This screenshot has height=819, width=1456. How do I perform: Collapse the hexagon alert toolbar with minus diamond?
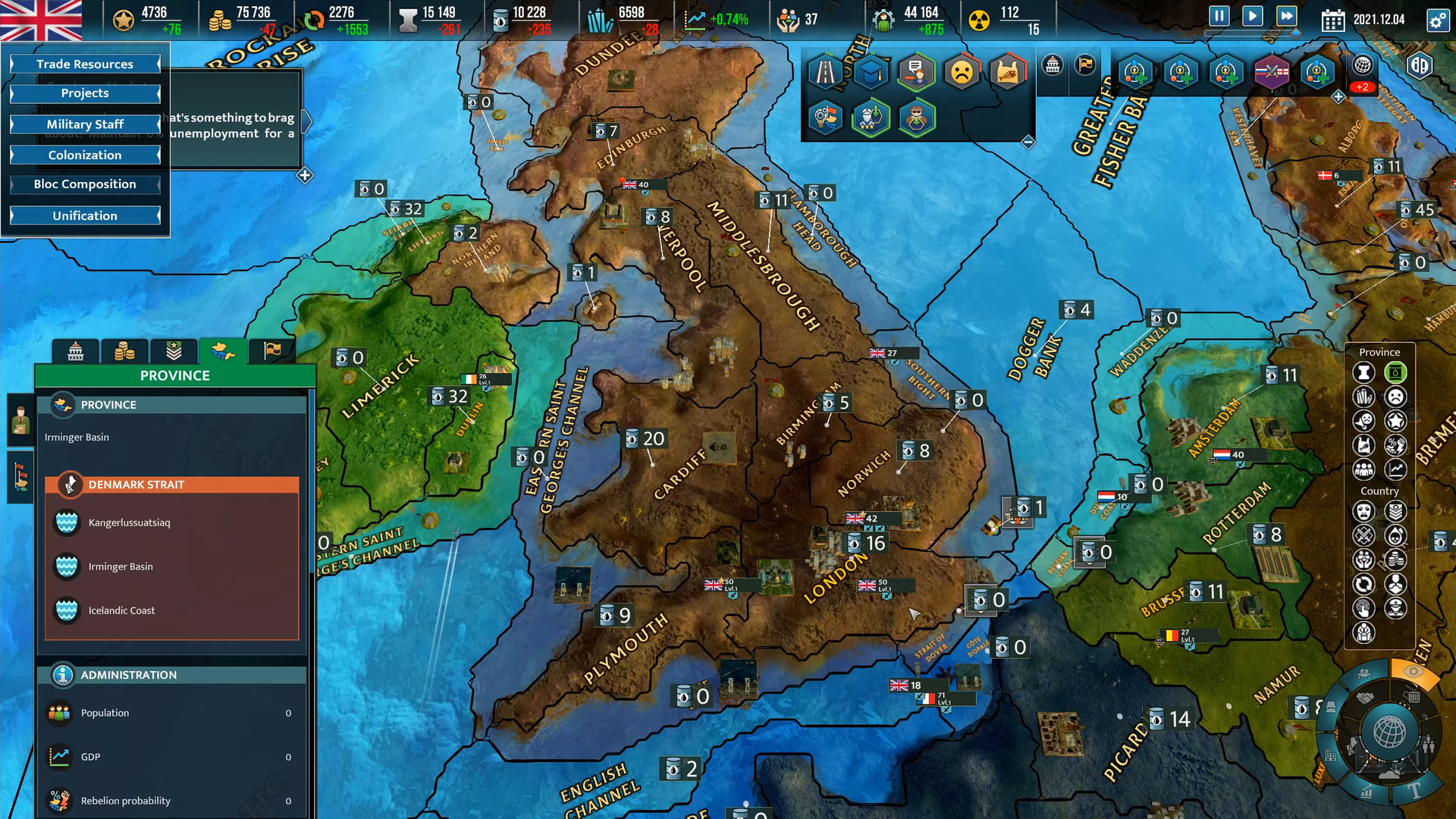[x=1028, y=141]
